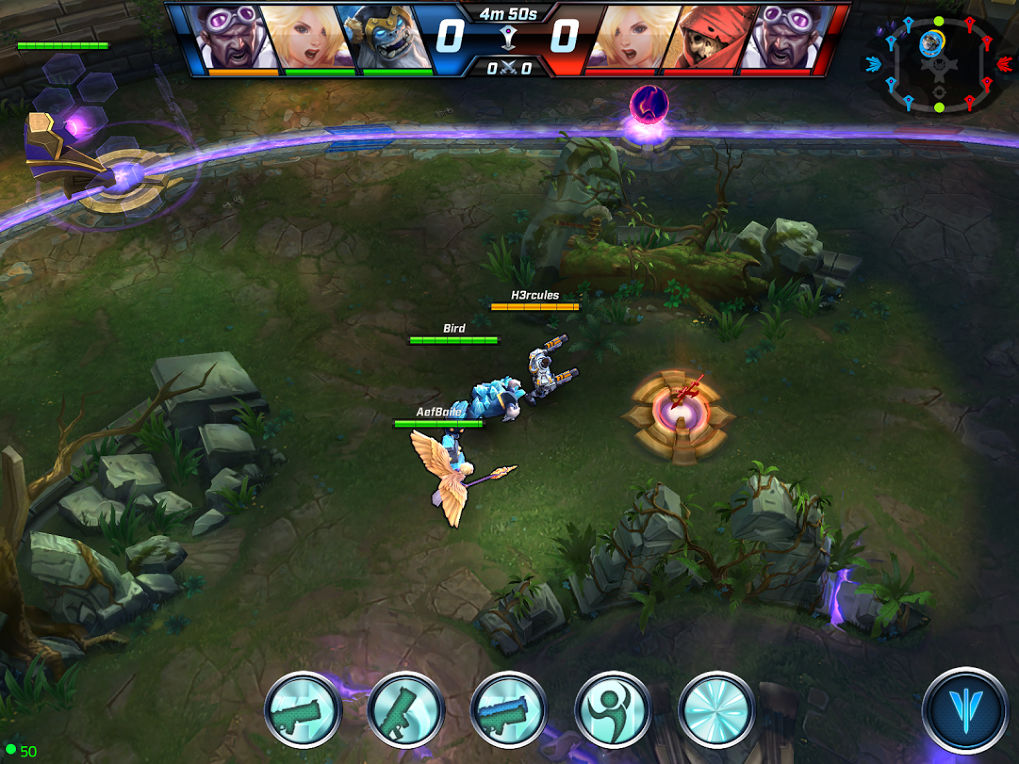Fire the blue-barreled gun ability
Image resolution: width=1019 pixels, height=764 pixels.
pyautogui.click(x=508, y=710)
